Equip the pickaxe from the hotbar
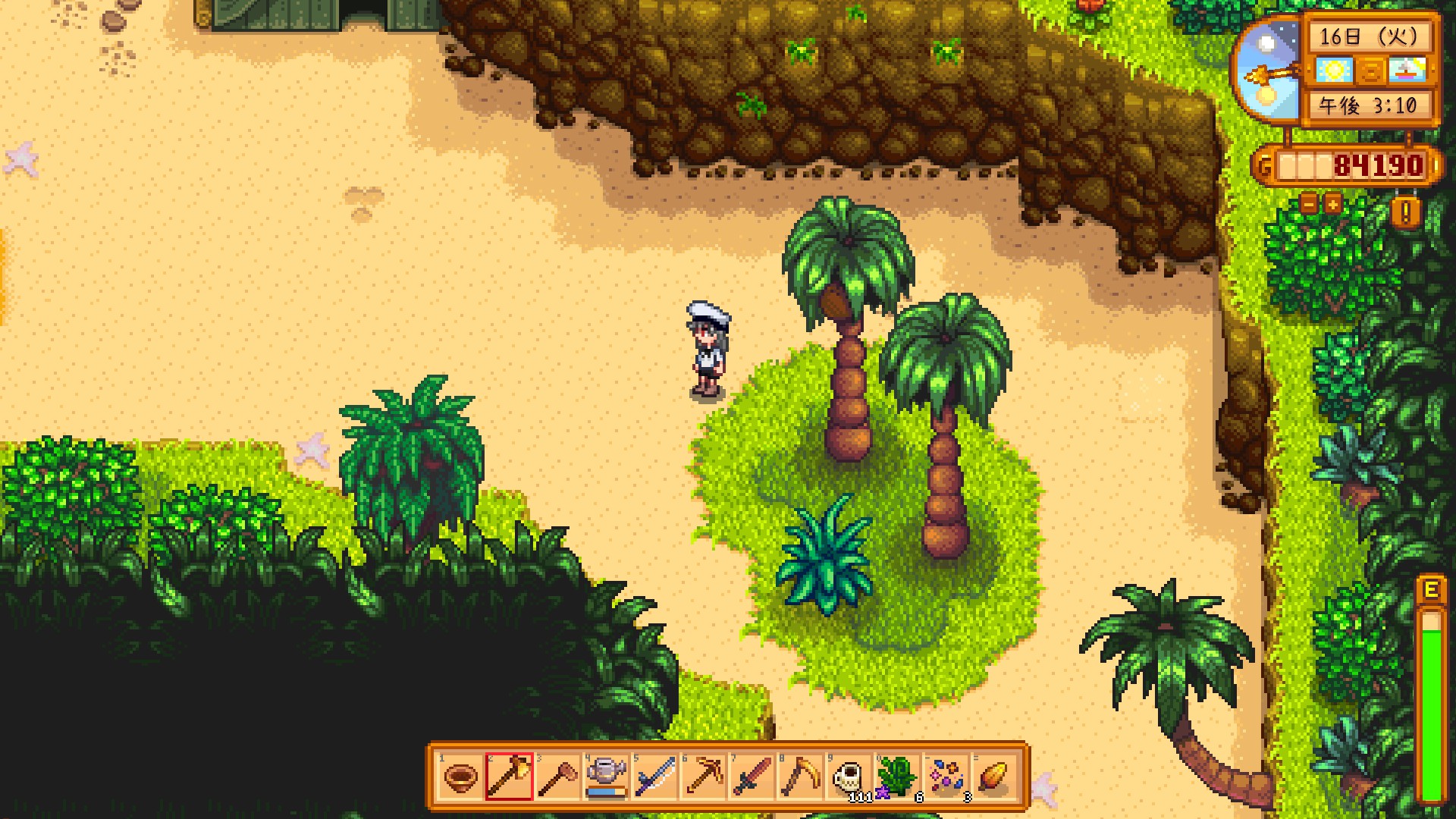1456x819 pixels. point(703,777)
